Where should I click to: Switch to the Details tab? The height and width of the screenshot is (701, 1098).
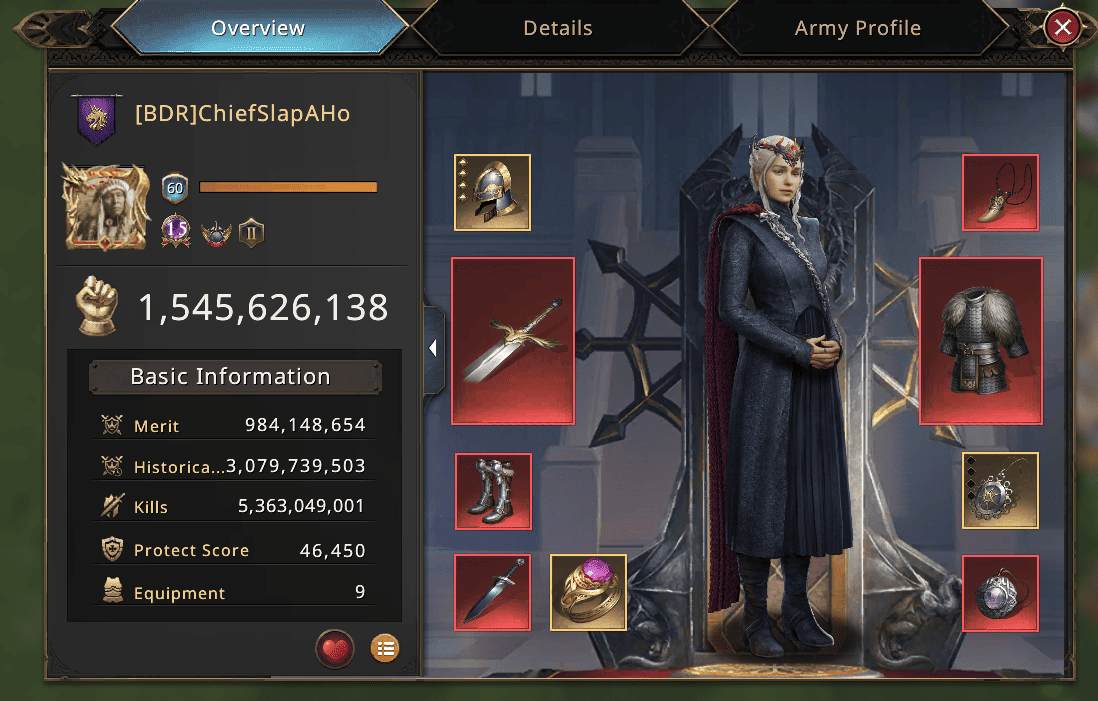[558, 28]
